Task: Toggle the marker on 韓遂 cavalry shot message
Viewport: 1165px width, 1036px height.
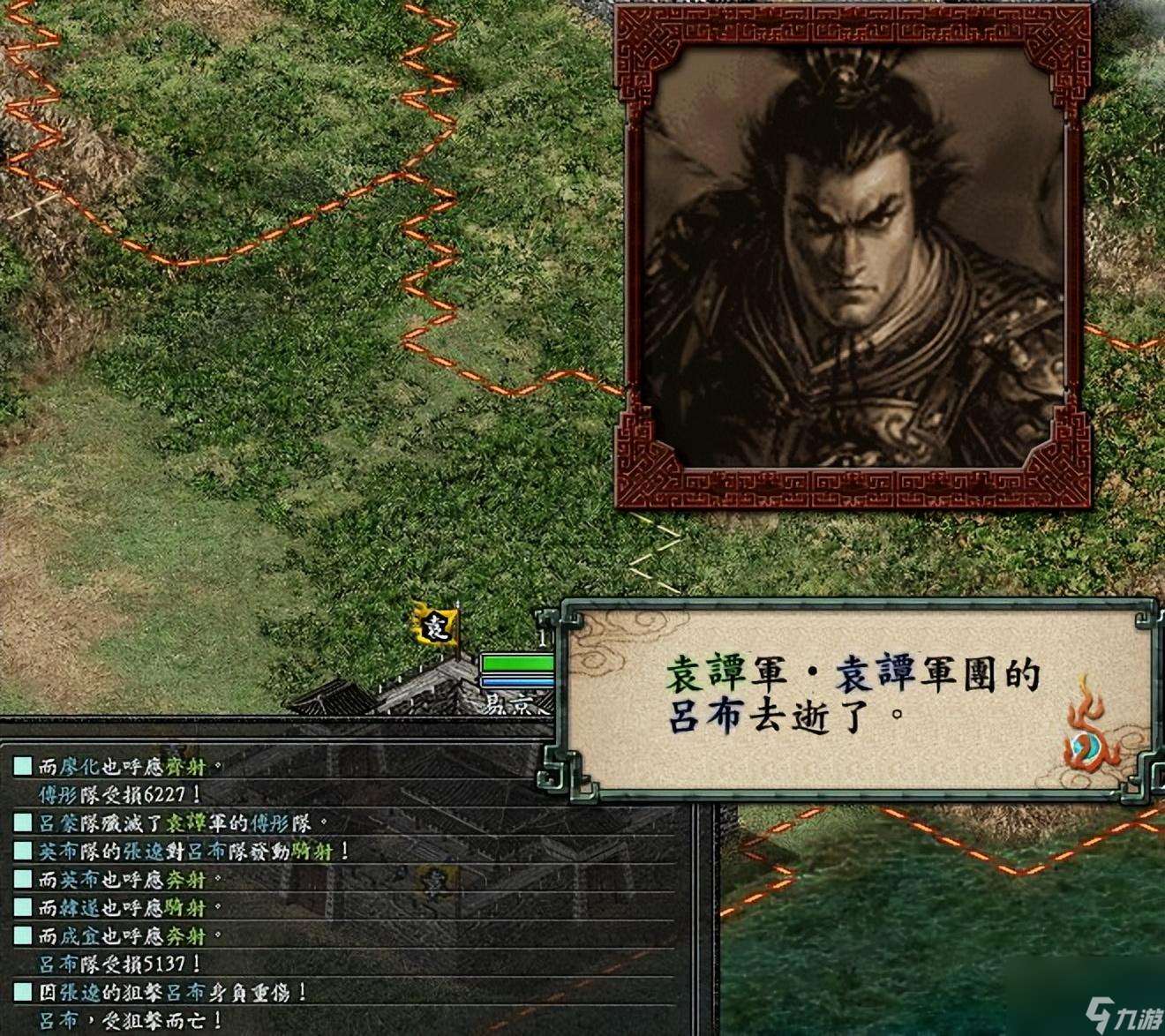Action: [x=21, y=907]
